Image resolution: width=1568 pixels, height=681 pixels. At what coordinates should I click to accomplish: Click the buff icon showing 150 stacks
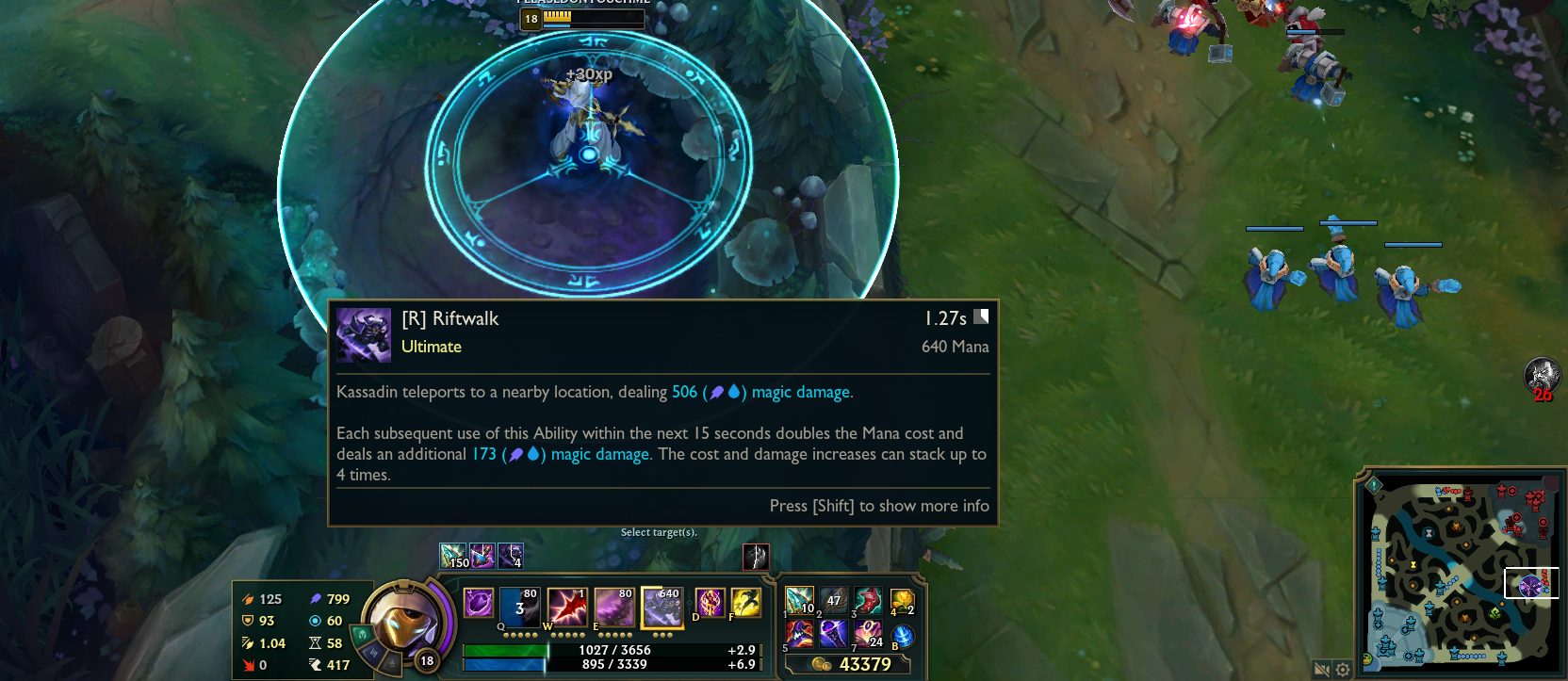pyautogui.click(x=453, y=555)
